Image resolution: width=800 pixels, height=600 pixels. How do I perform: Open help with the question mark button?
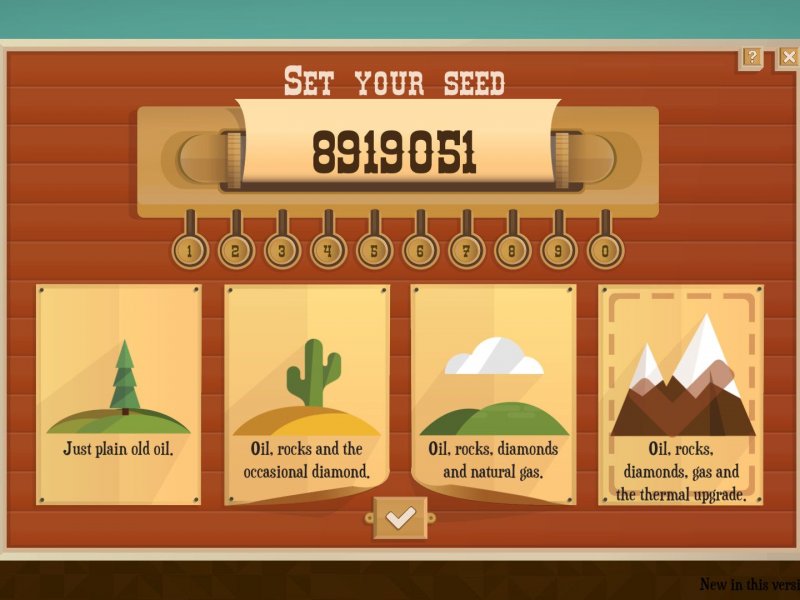coord(752,57)
